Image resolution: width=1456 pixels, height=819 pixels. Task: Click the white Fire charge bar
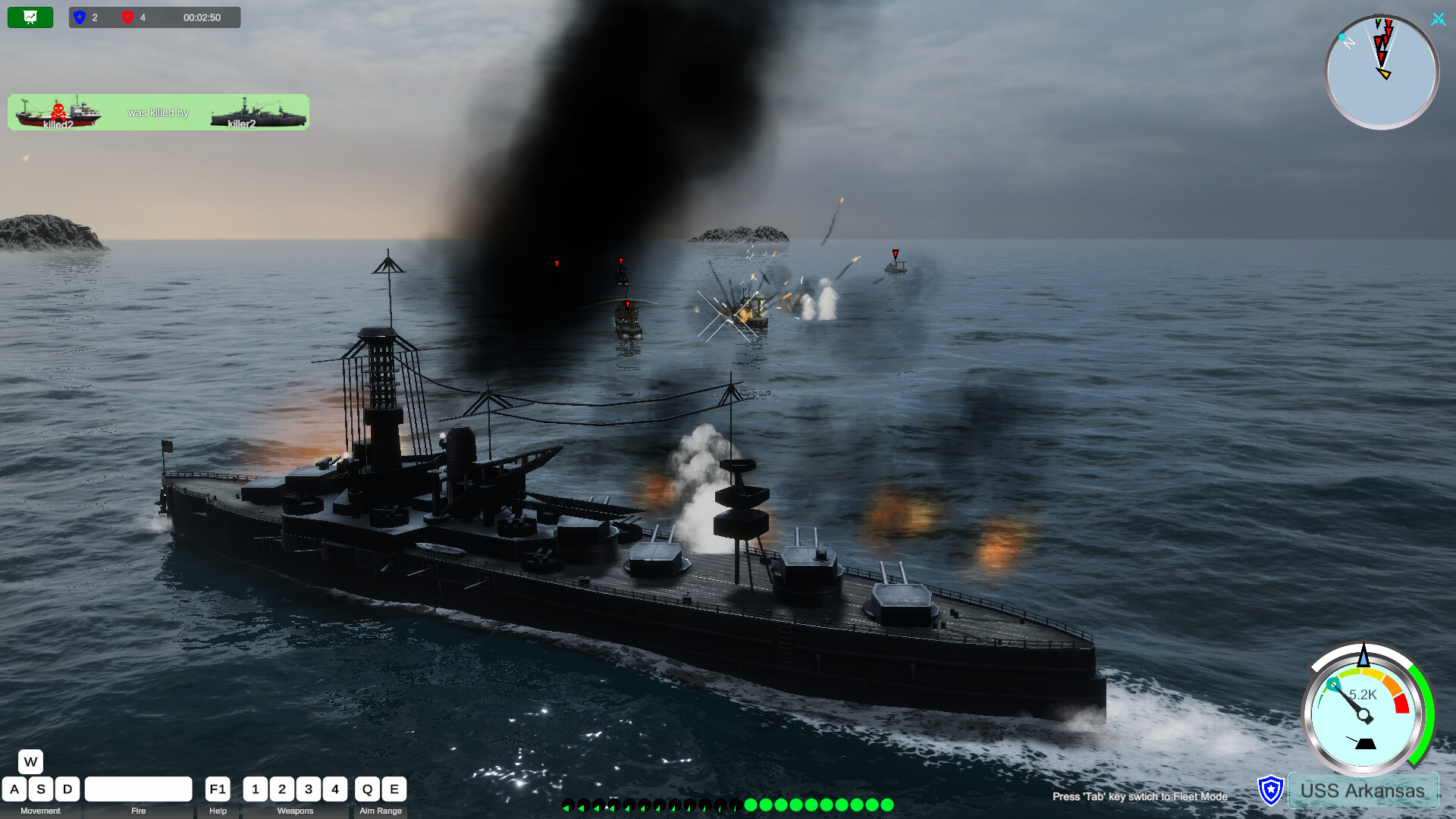[139, 789]
